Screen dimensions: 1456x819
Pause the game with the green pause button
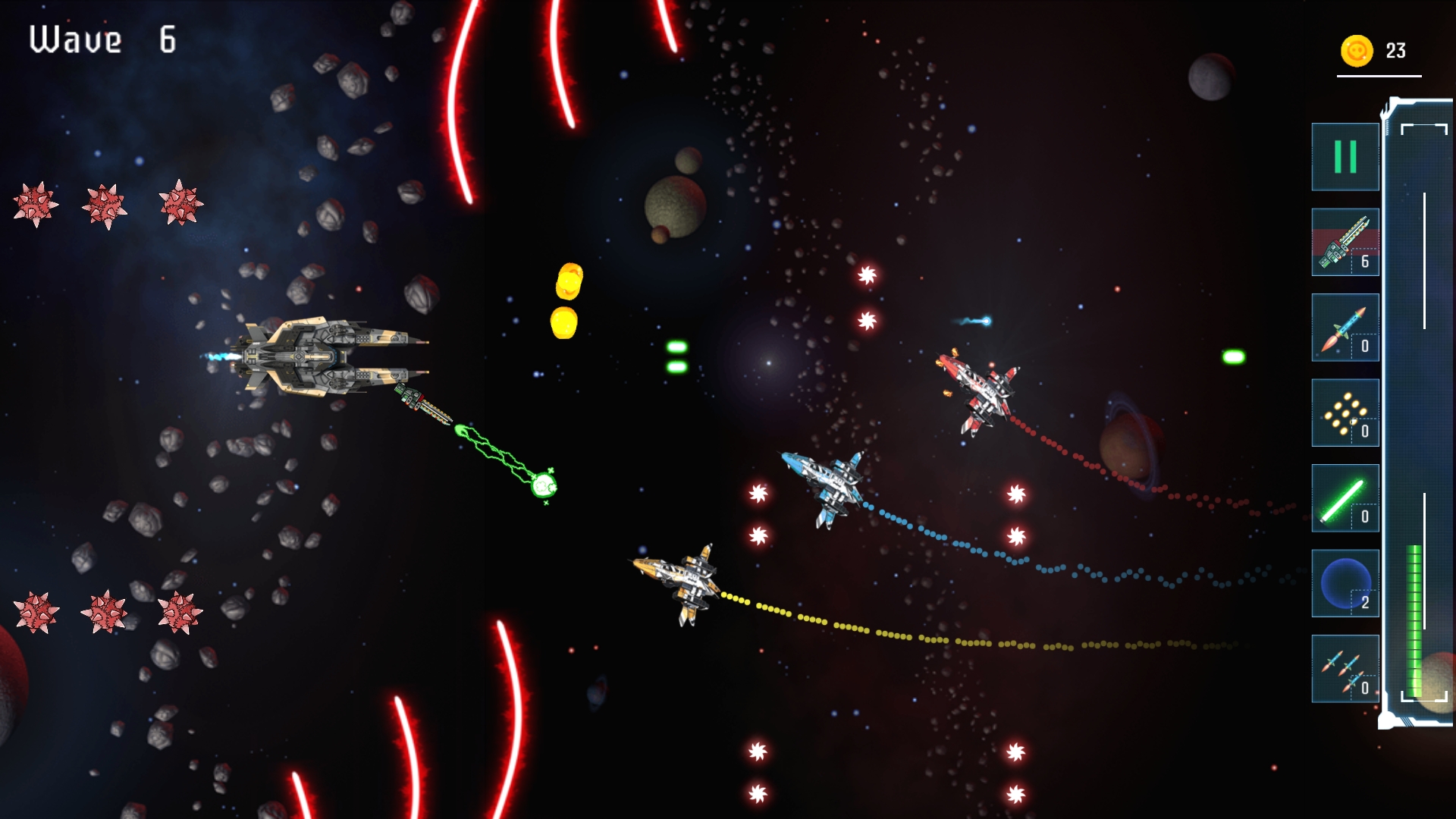(1345, 157)
